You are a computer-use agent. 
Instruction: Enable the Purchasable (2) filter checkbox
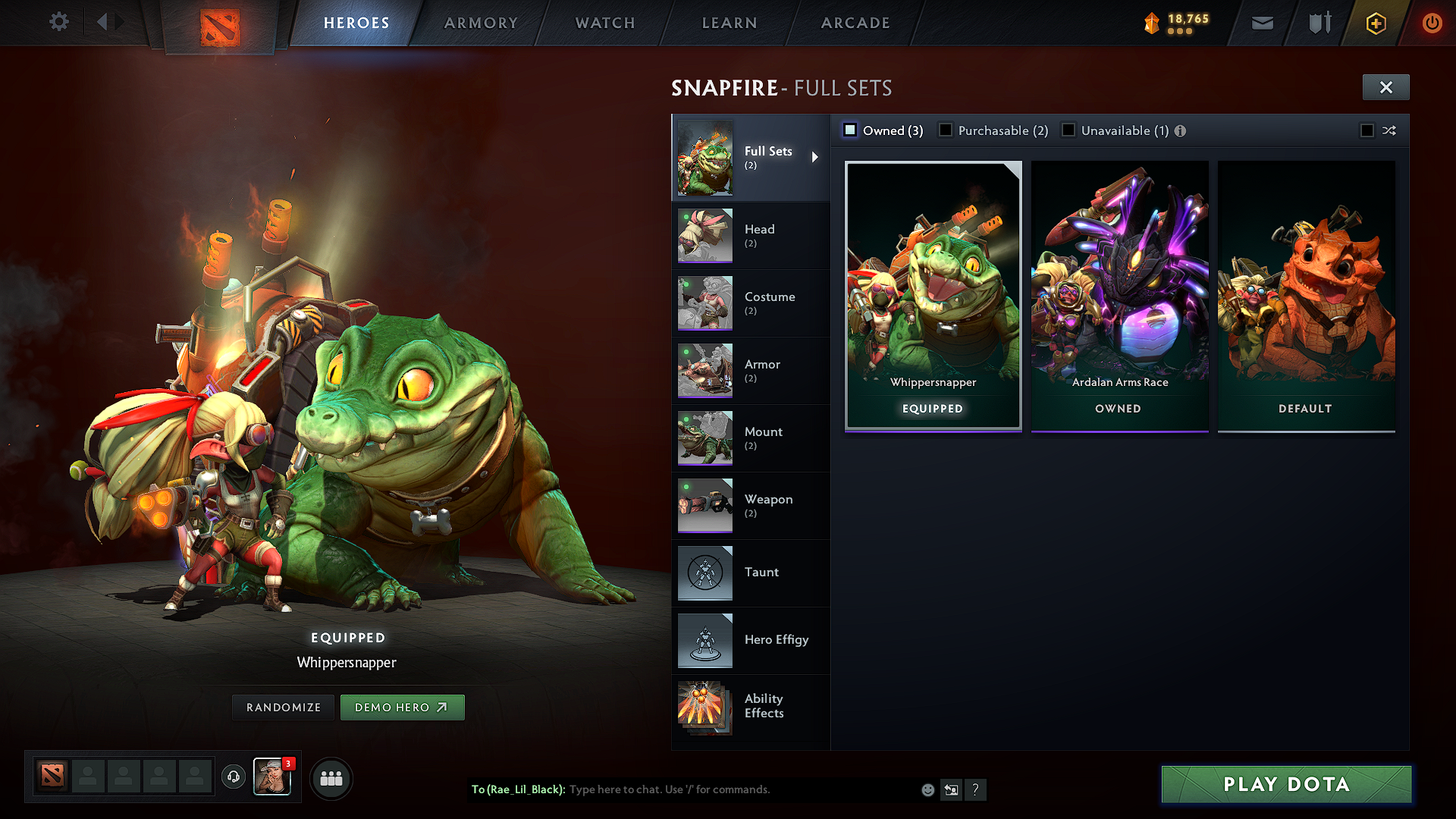point(946,130)
